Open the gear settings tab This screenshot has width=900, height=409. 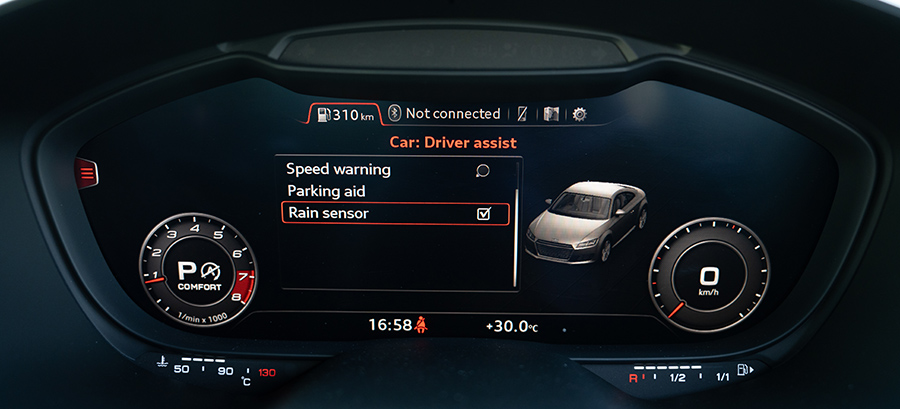tap(579, 114)
